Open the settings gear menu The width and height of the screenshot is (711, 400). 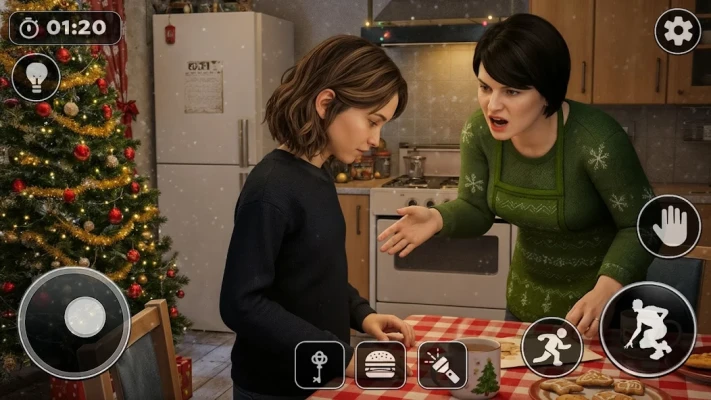677,31
